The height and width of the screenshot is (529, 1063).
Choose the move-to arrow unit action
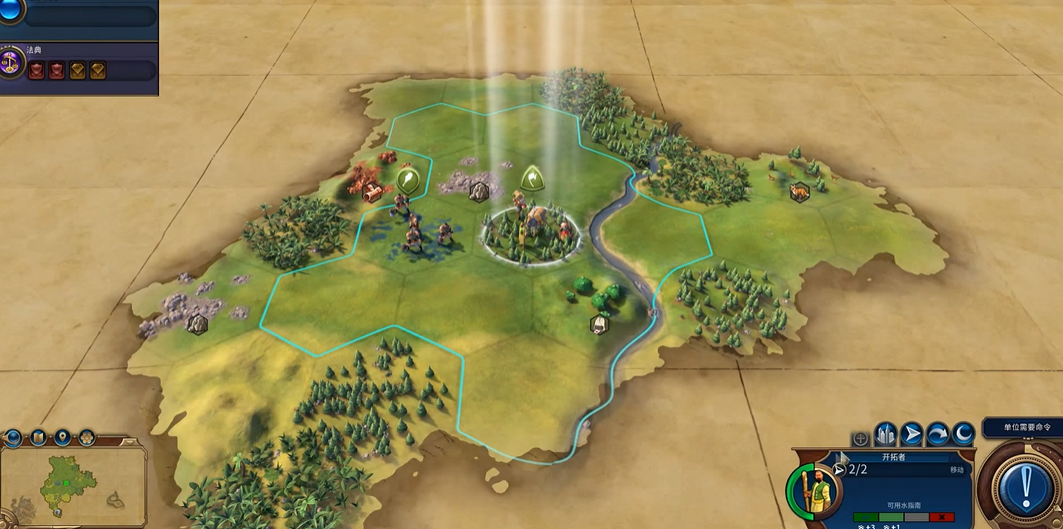click(x=912, y=434)
